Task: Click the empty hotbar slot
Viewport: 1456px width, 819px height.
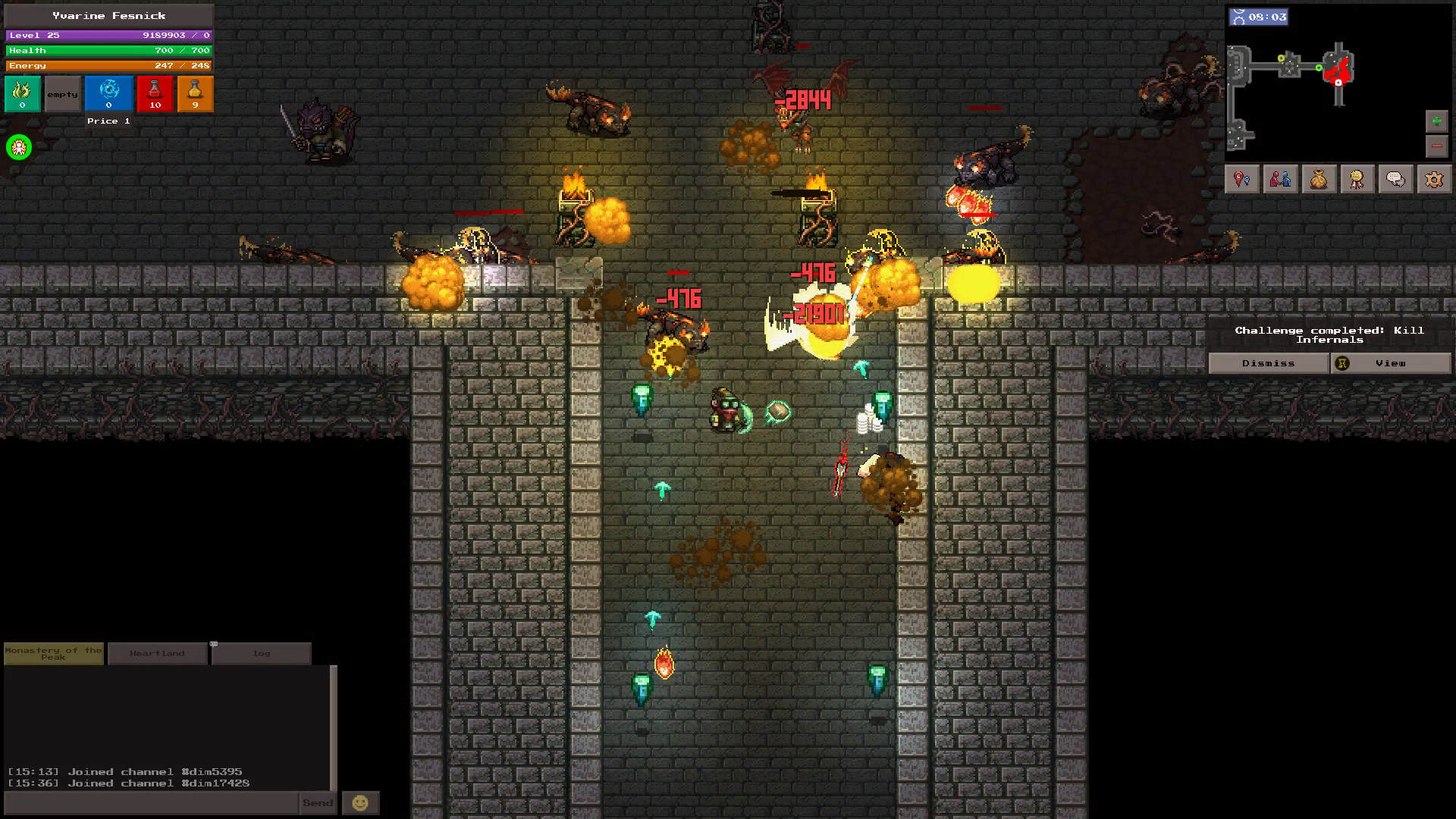Action: click(62, 93)
